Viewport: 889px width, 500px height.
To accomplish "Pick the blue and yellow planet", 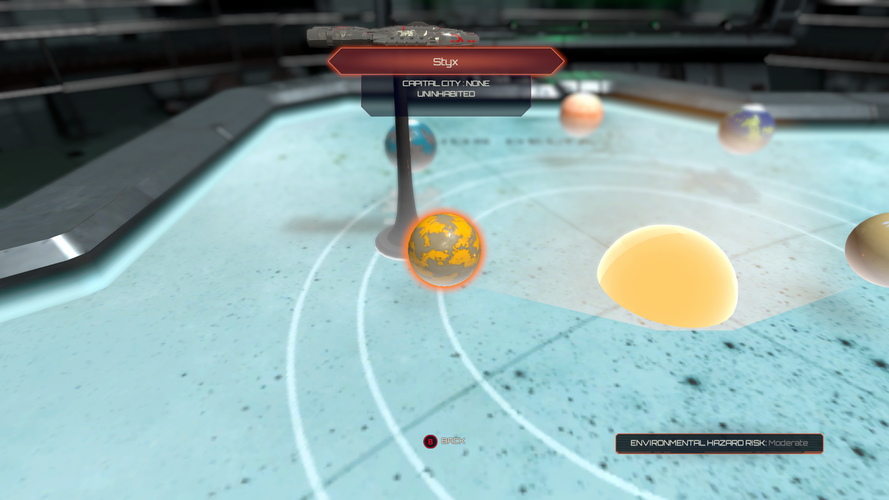I will point(747,129).
